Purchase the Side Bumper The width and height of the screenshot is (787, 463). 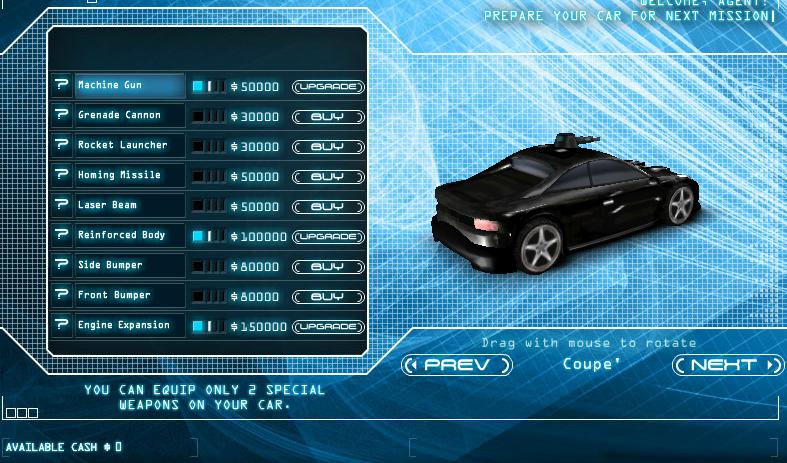tap(328, 267)
